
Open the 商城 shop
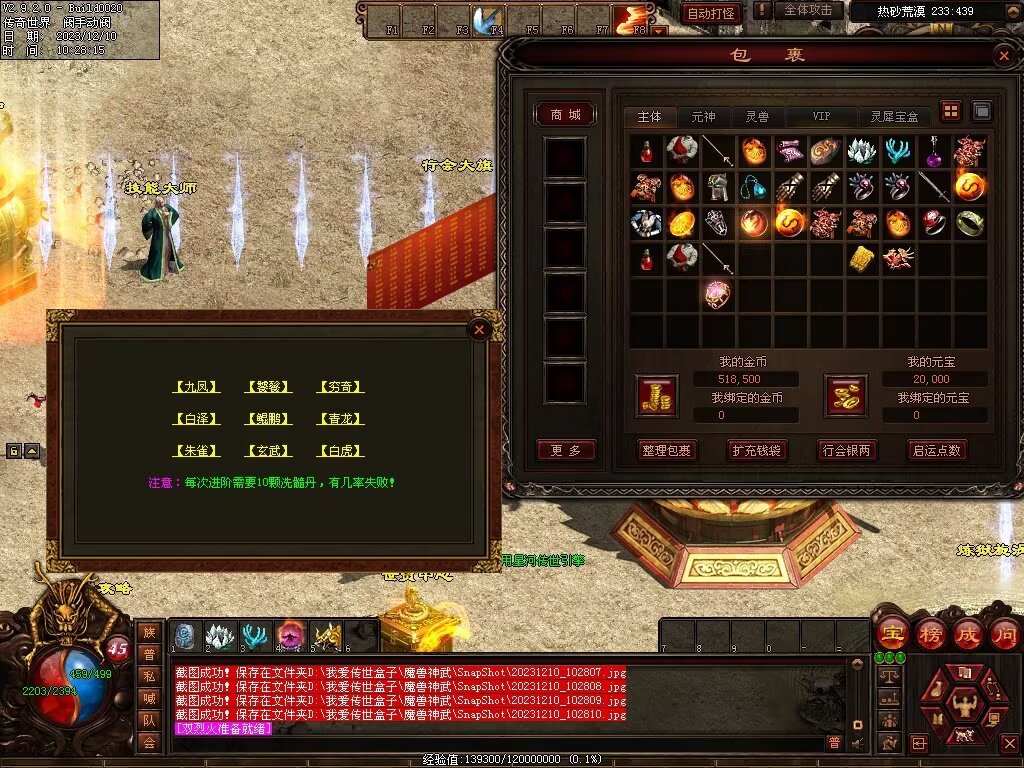pos(565,115)
